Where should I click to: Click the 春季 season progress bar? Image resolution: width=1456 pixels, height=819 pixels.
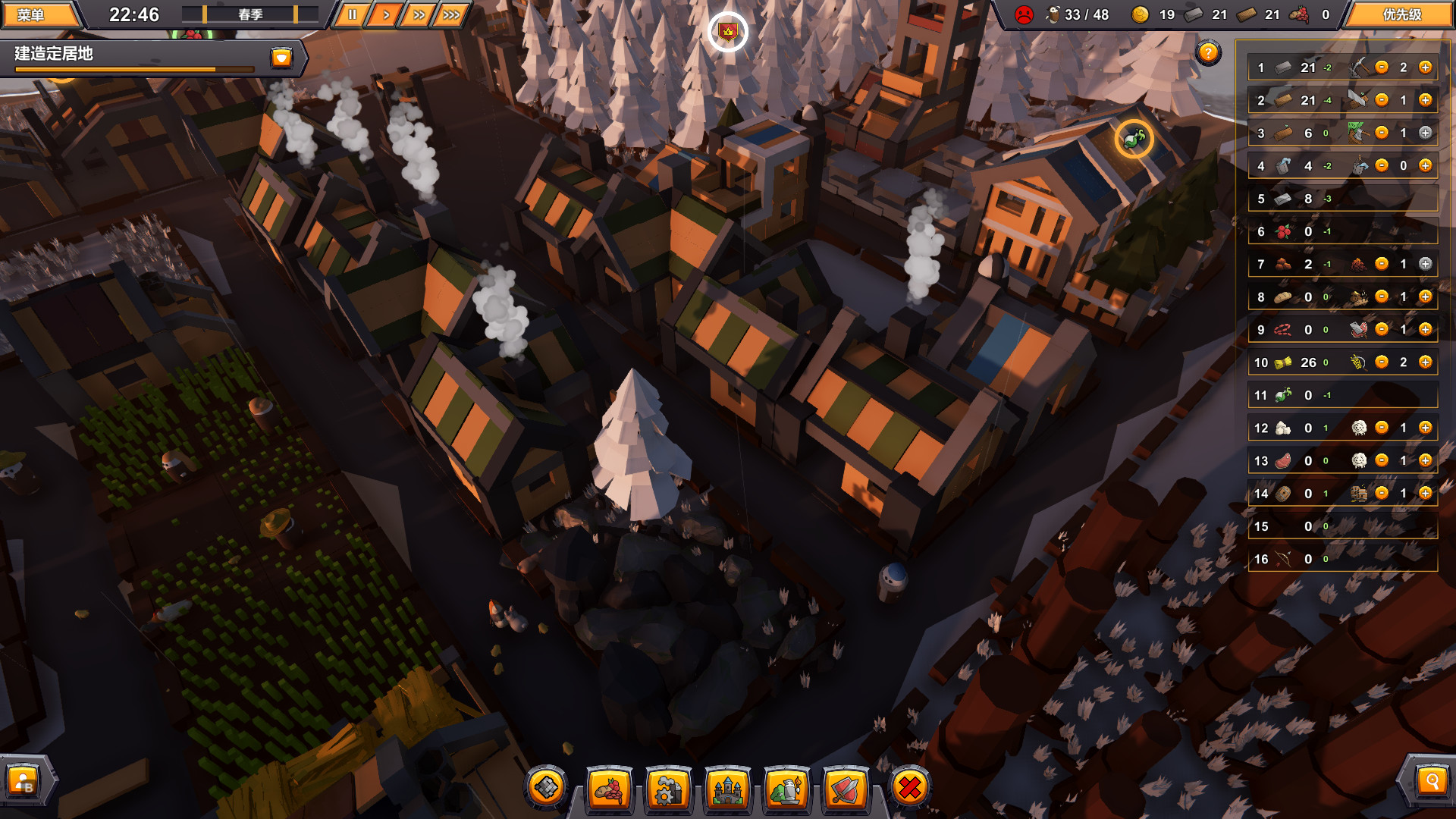pyautogui.click(x=250, y=14)
